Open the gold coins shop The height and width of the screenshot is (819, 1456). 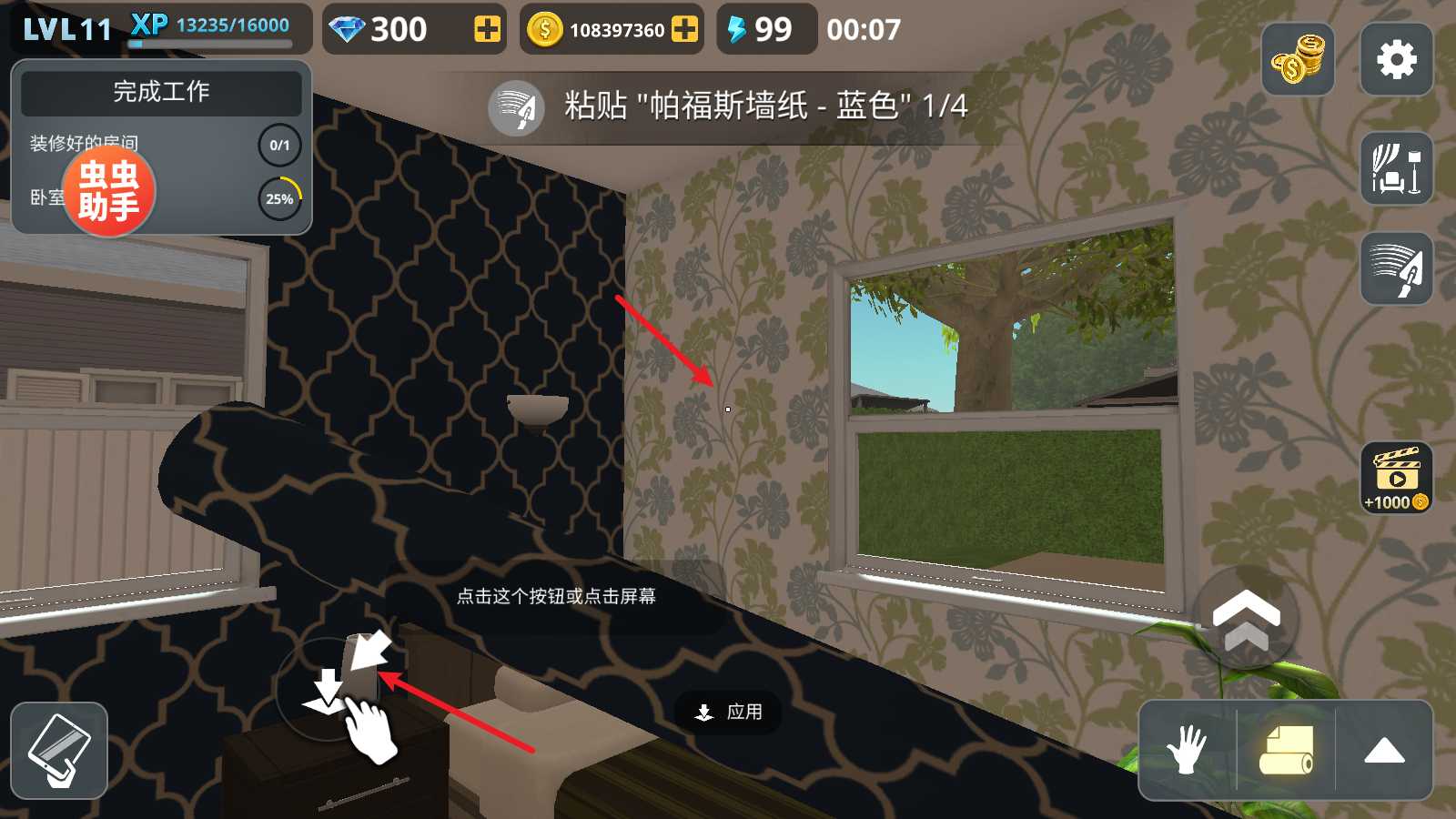1298,60
